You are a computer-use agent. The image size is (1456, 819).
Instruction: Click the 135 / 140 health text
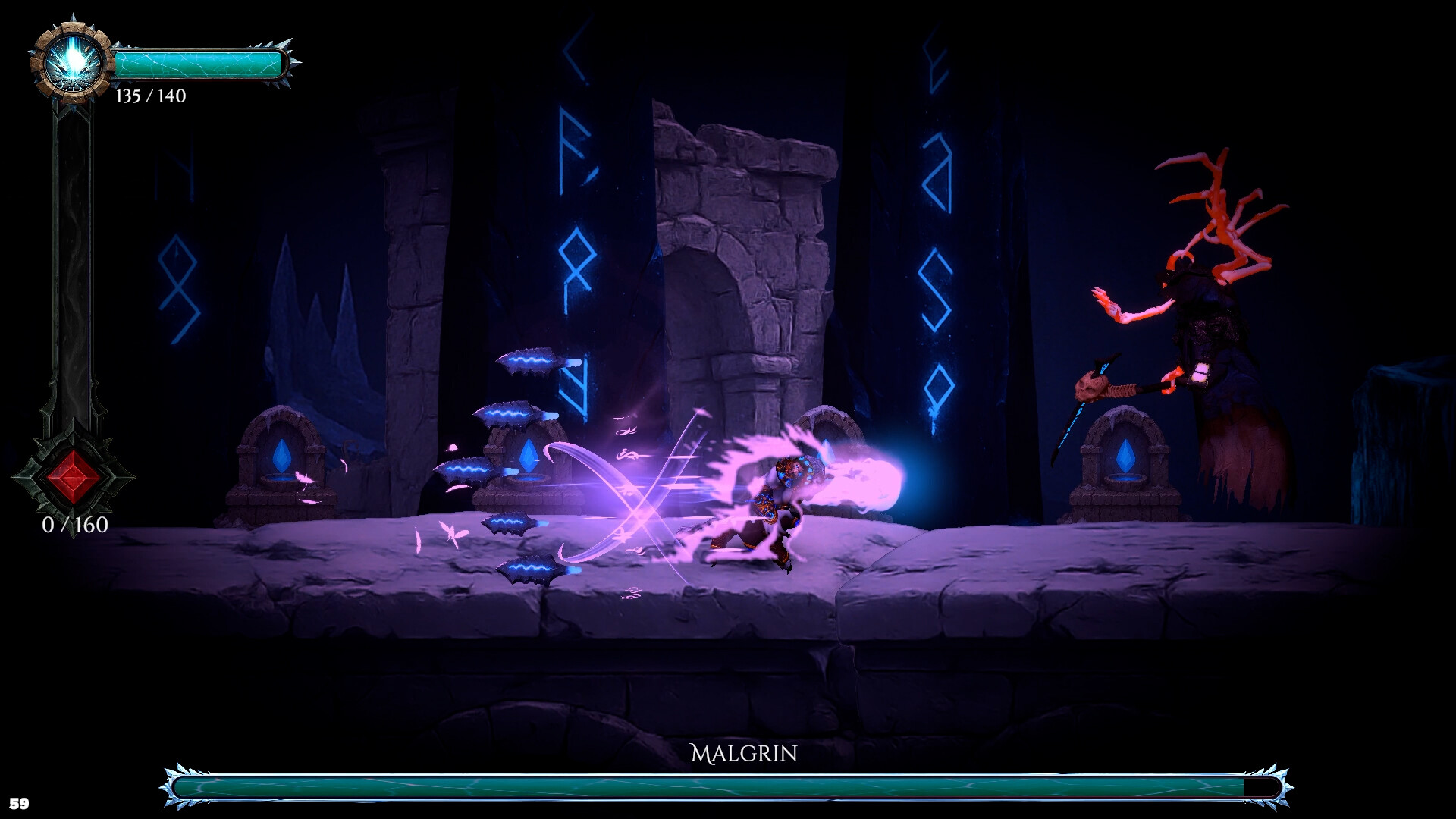click(151, 97)
